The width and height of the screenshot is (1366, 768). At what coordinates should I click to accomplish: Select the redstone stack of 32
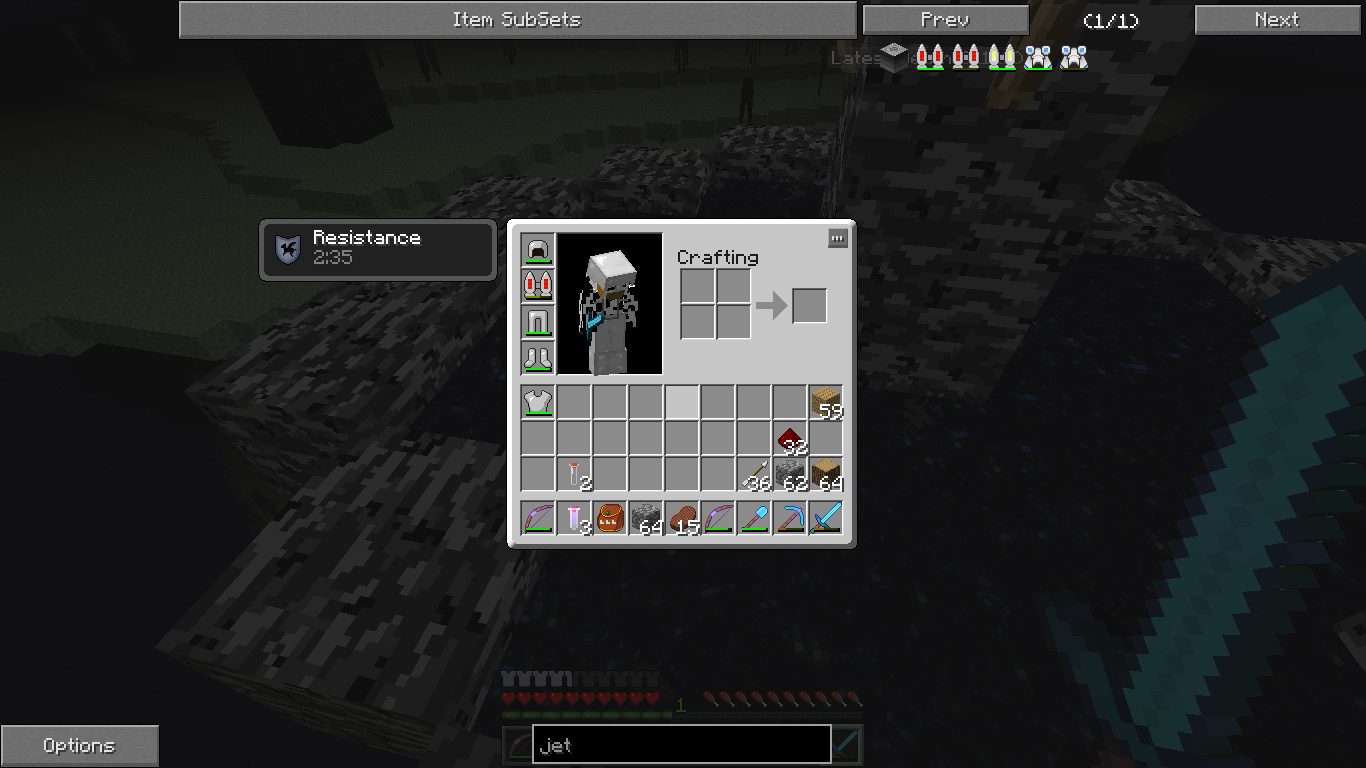[x=790, y=438]
